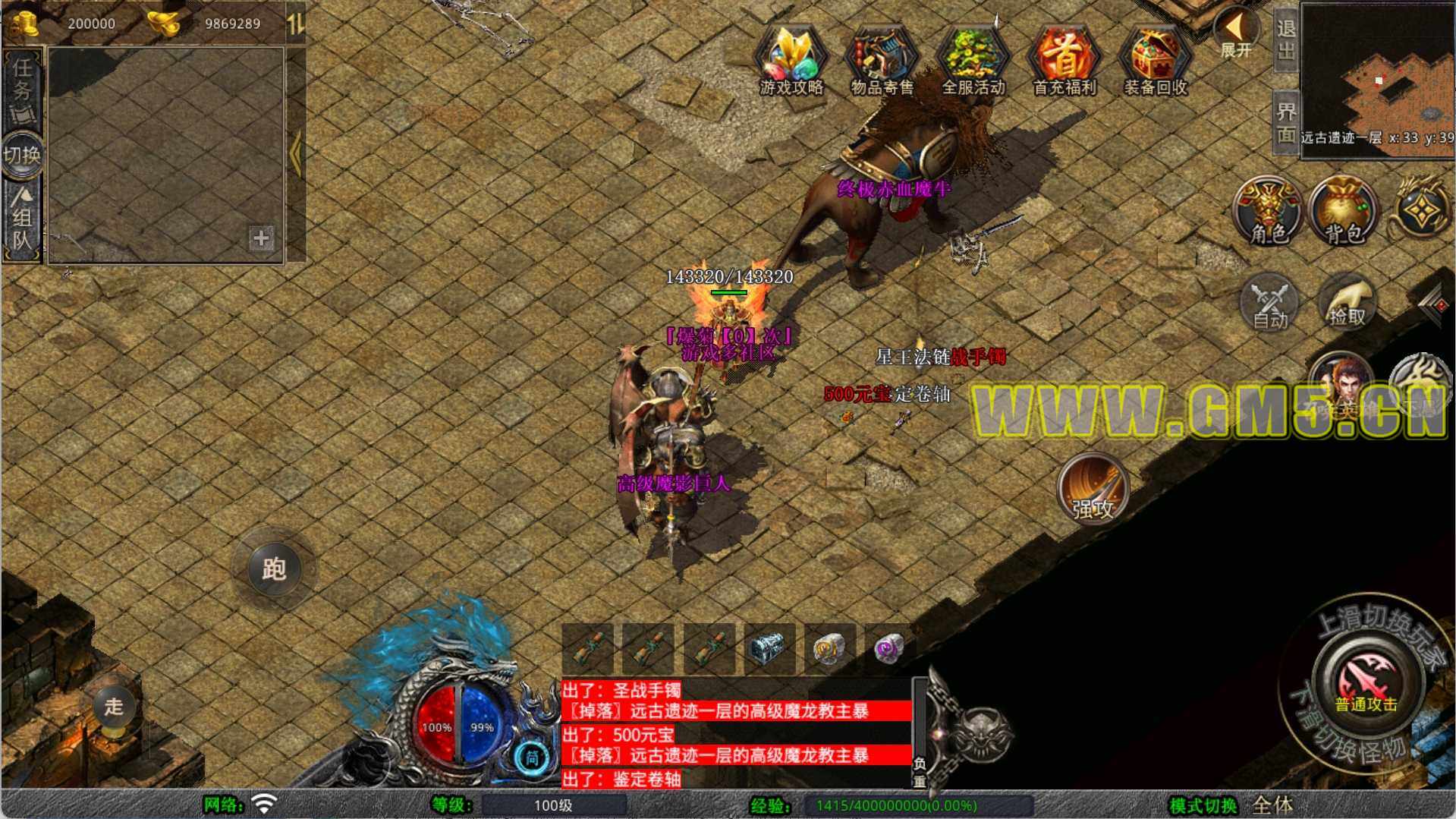This screenshot has width=1456, height=819.
Task: Activate the 强攻 skill
Action: coord(1093,490)
